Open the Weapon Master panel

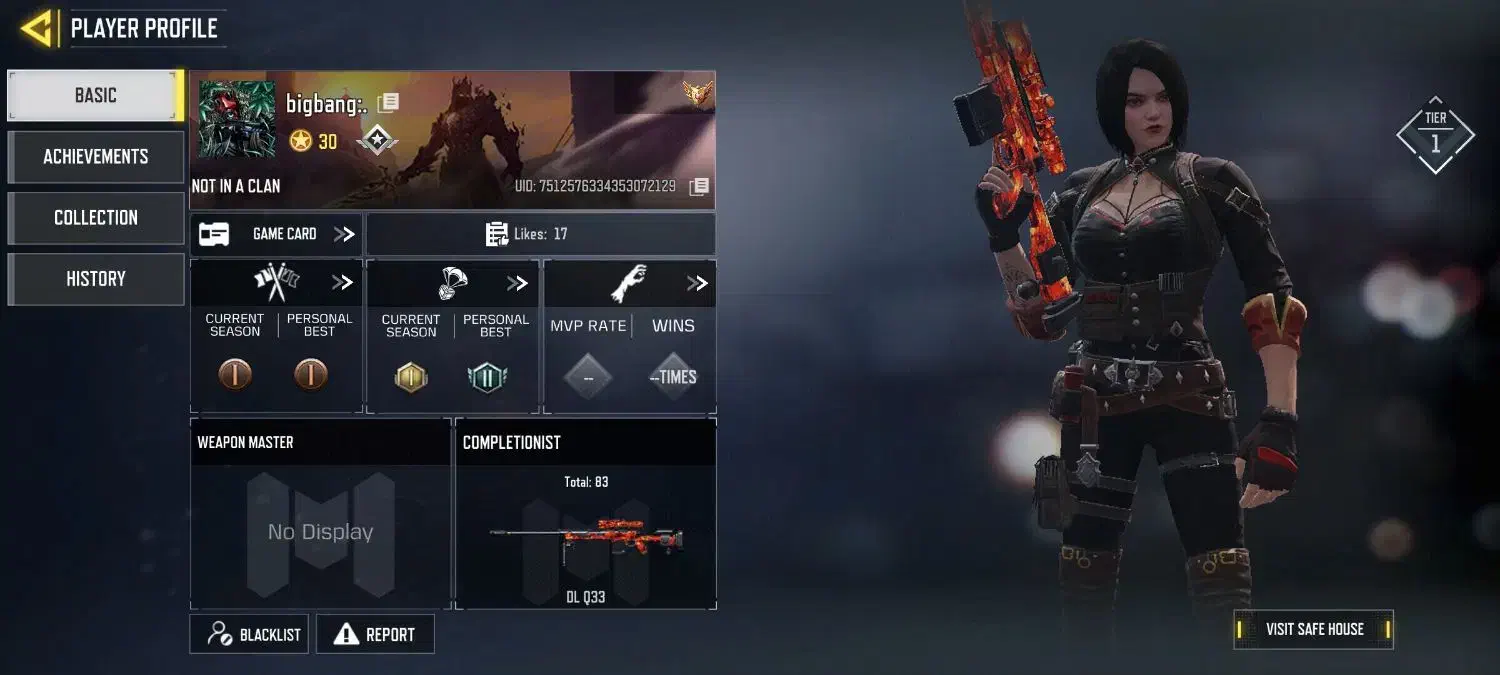click(x=320, y=513)
